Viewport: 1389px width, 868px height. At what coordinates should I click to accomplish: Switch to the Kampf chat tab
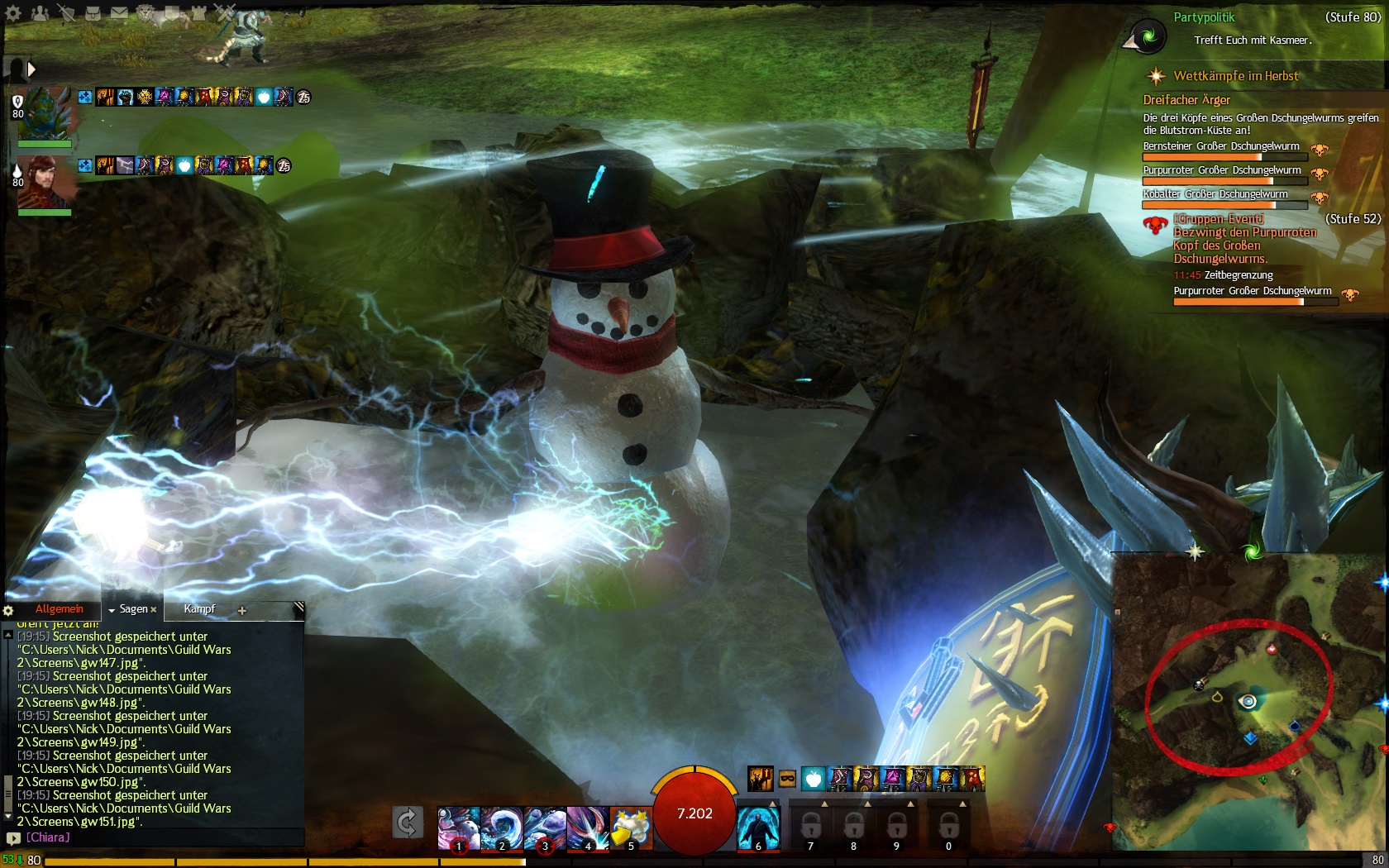click(199, 609)
